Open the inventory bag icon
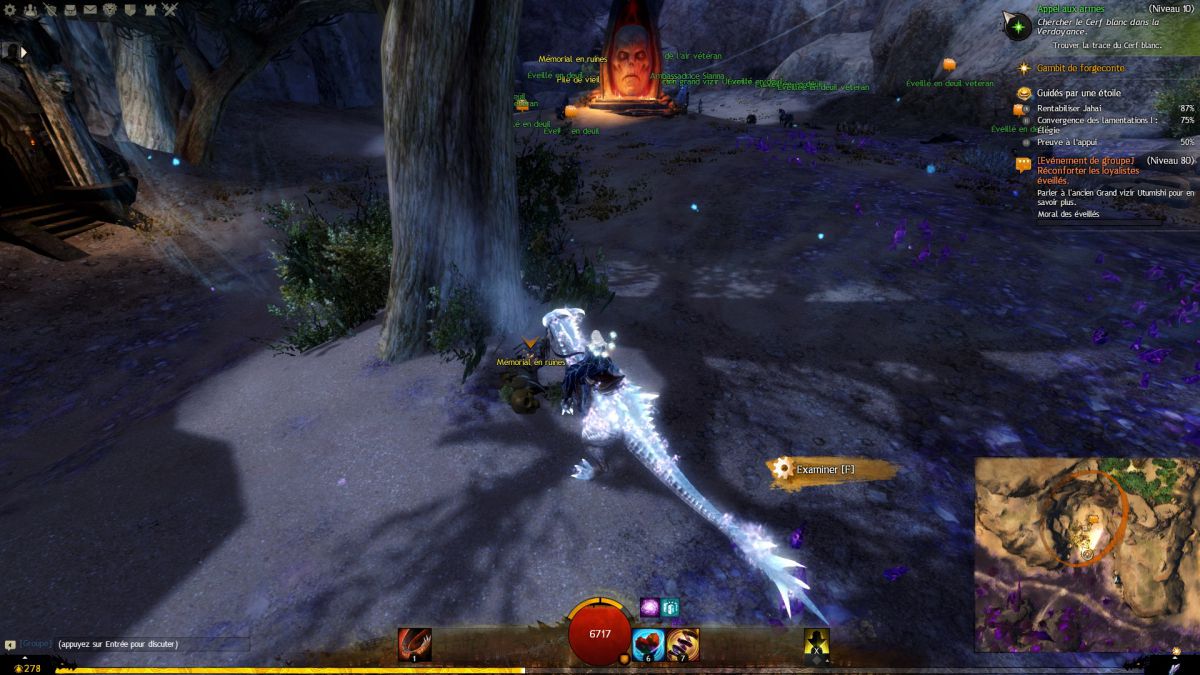This screenshot has height=675, width=1200. [x=69, y=10]
